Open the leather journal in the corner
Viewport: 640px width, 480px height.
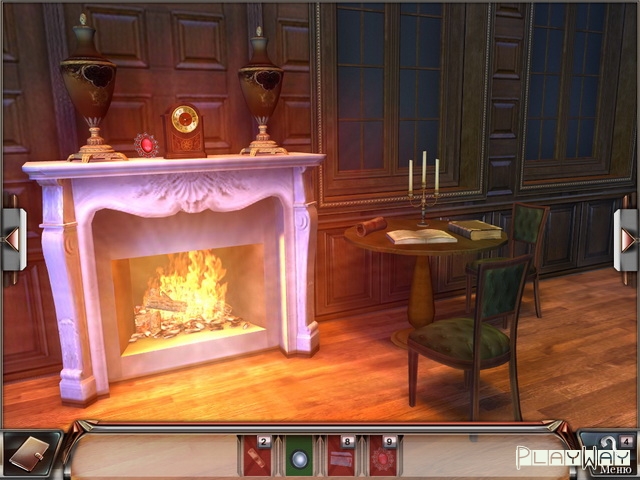pos(27,454)
